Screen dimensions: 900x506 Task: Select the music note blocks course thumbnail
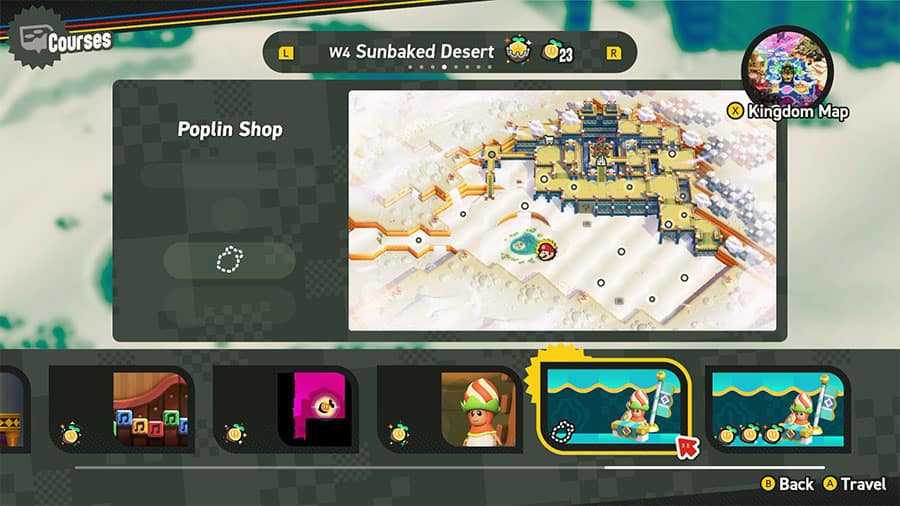(x=122, y=408)
